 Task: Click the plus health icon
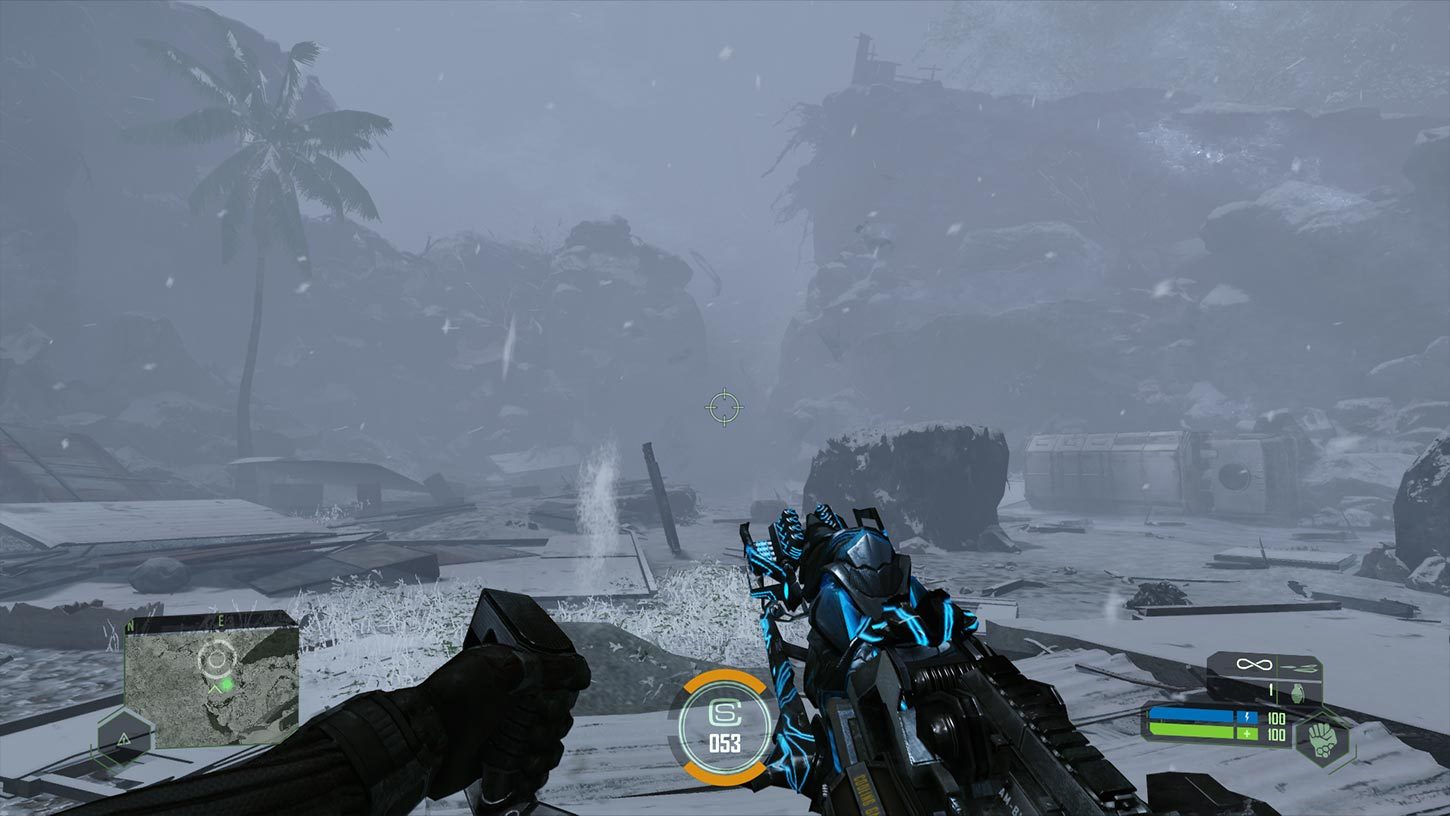click(1246, 734)
